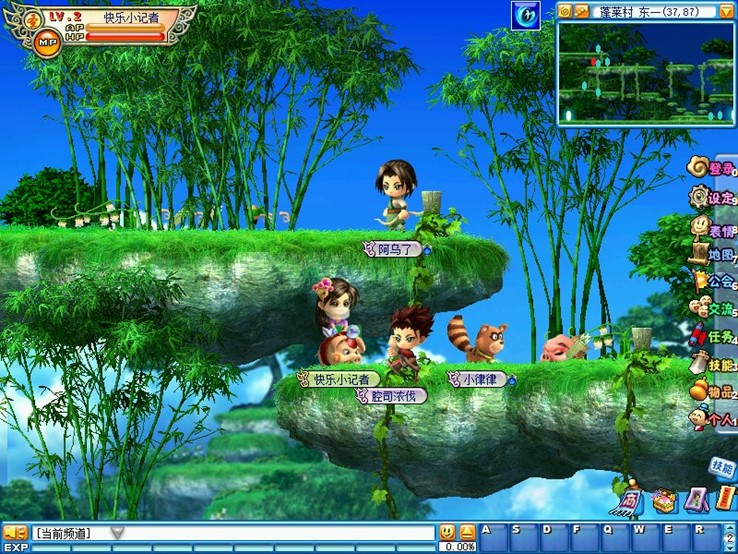Click the orange up arrow beside chat
738x554 pixels.
click(467, 532)
